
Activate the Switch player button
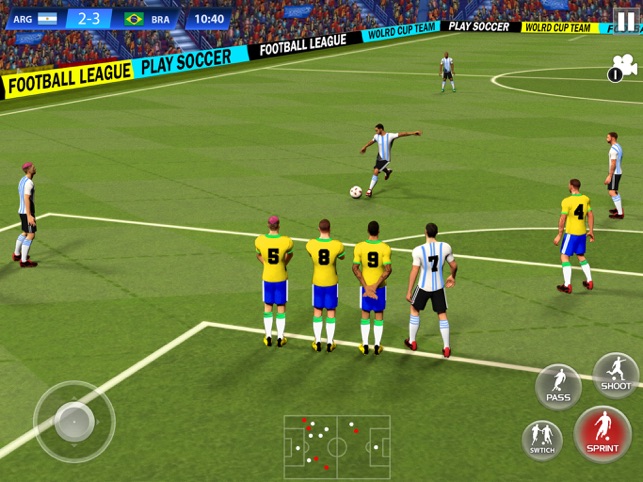click(542, 438)
